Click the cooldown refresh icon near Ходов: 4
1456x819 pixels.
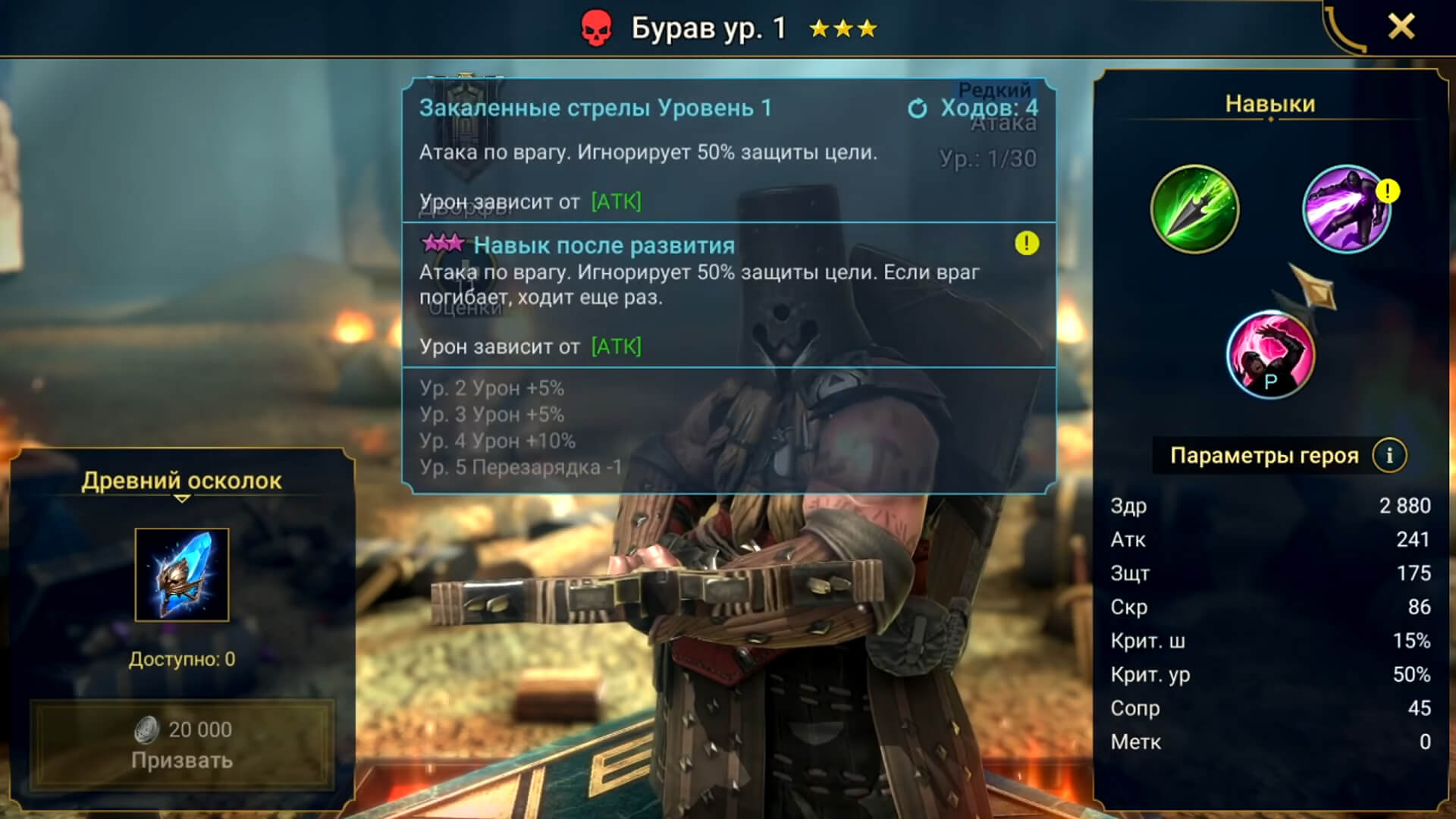point(918,109)
